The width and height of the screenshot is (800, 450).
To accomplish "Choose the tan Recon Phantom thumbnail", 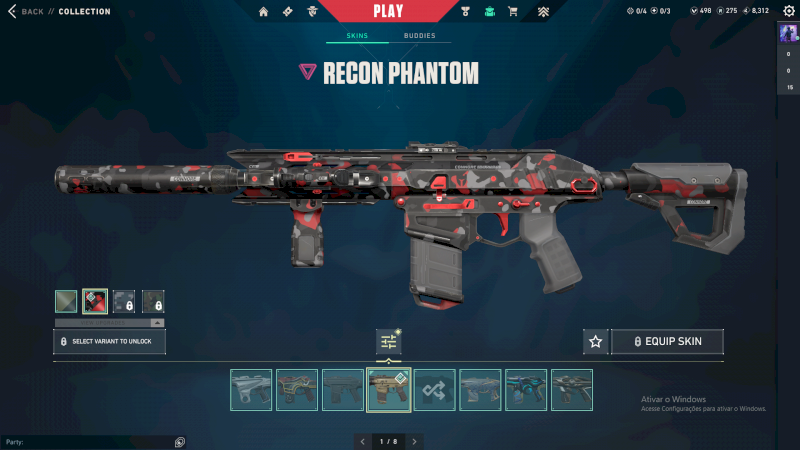I will [389, 390].
